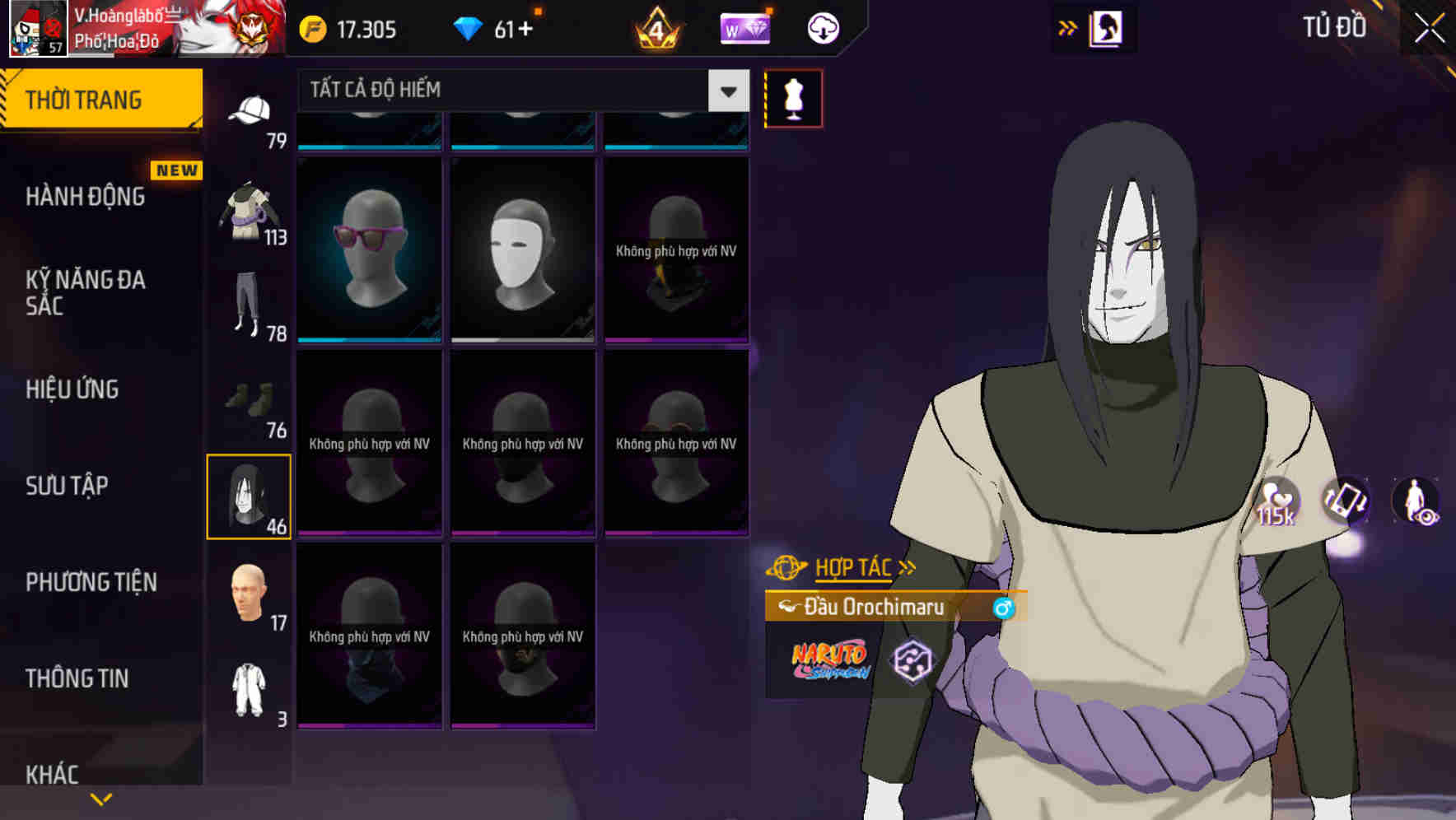The image size is (1456, 820).
Task: Open the gold coins balance panel
Action: [x=347, y=27]
